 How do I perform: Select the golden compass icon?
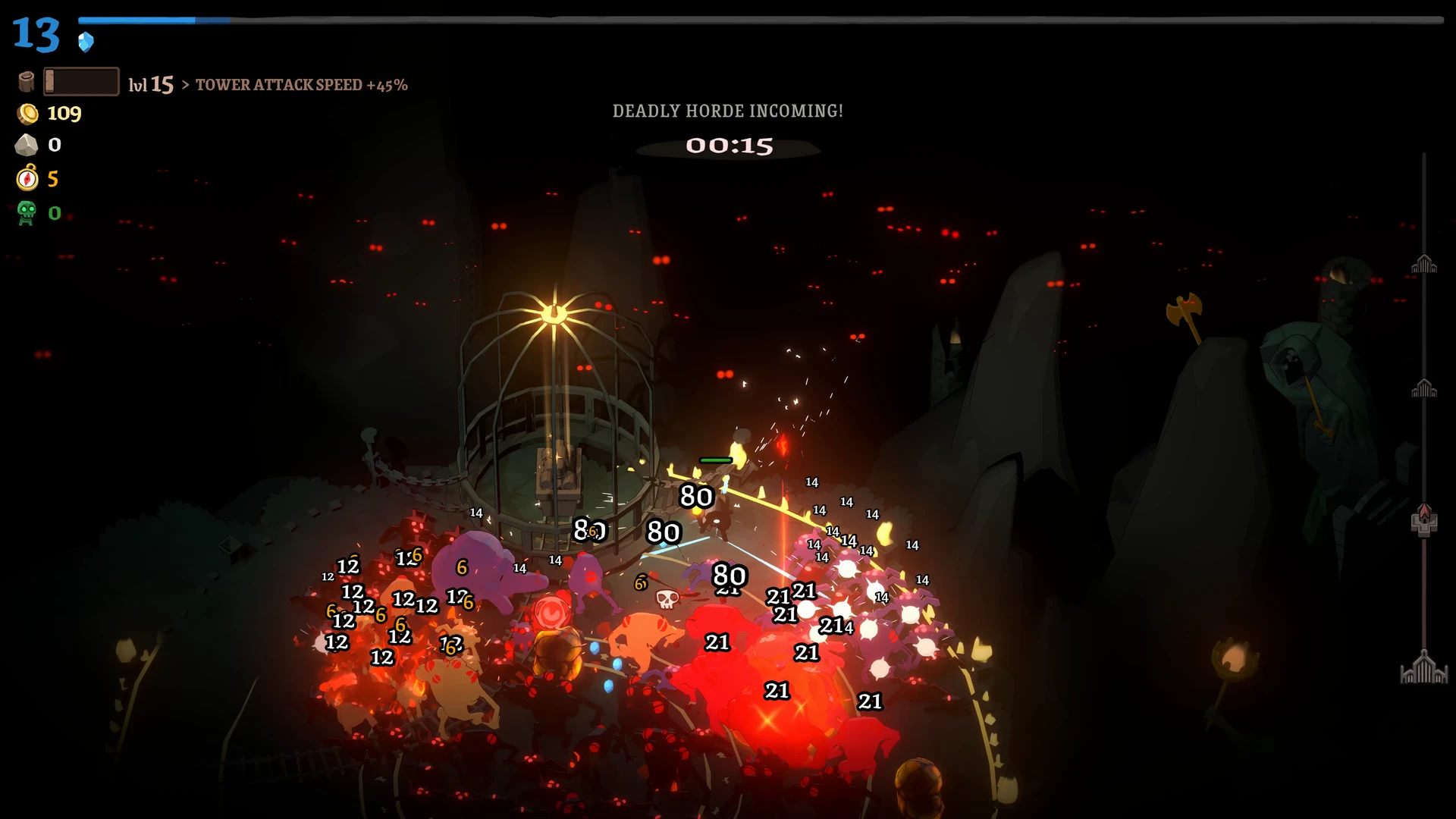click(27, 178)
